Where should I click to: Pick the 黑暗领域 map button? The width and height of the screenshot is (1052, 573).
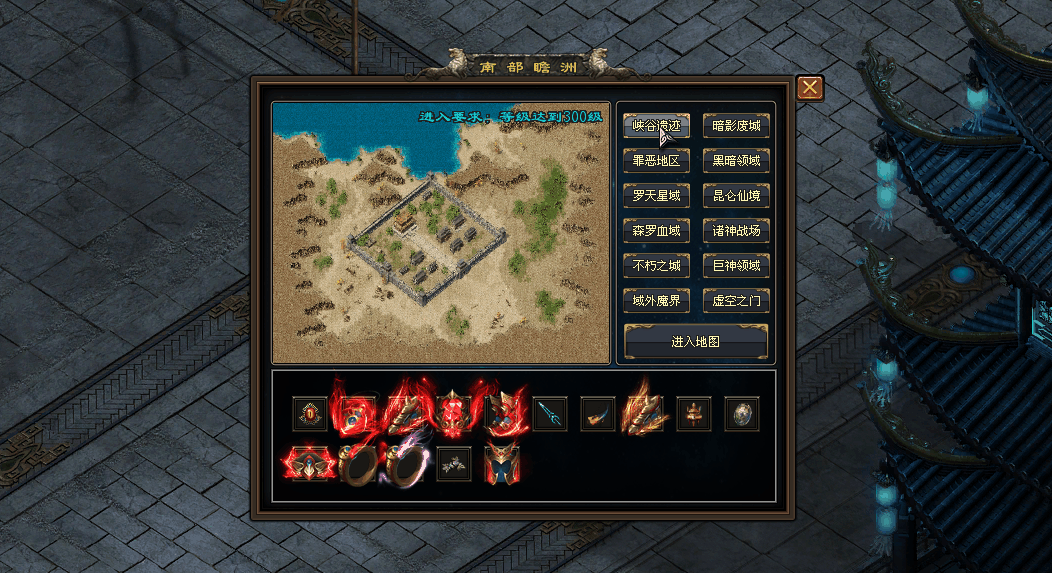[736, 161]
